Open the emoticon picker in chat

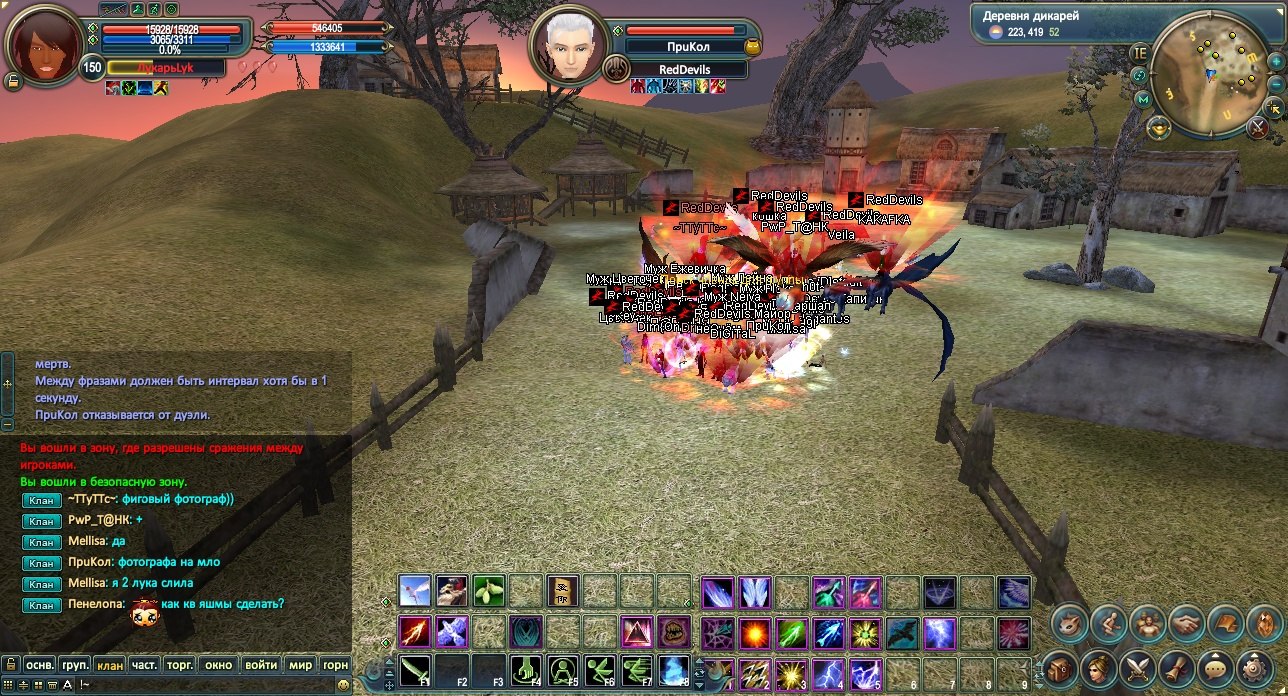(x=344, y=685)
